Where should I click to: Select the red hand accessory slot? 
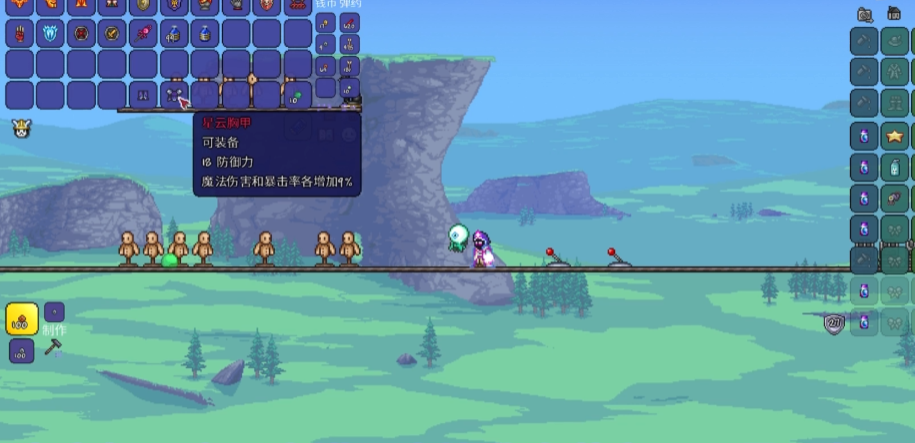pyautogui.click(x=19, y=33)
